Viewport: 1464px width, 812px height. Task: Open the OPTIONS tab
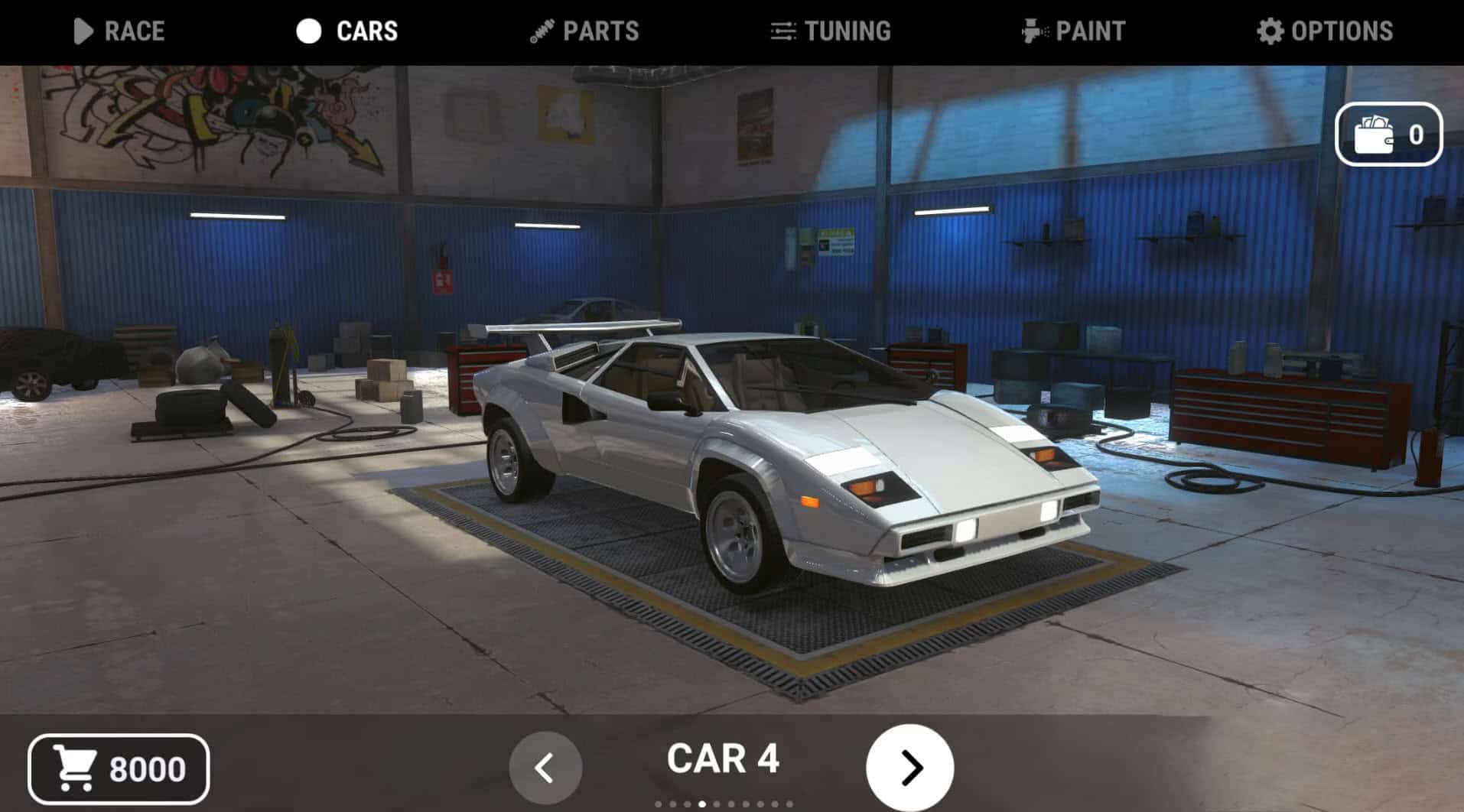1342,31
